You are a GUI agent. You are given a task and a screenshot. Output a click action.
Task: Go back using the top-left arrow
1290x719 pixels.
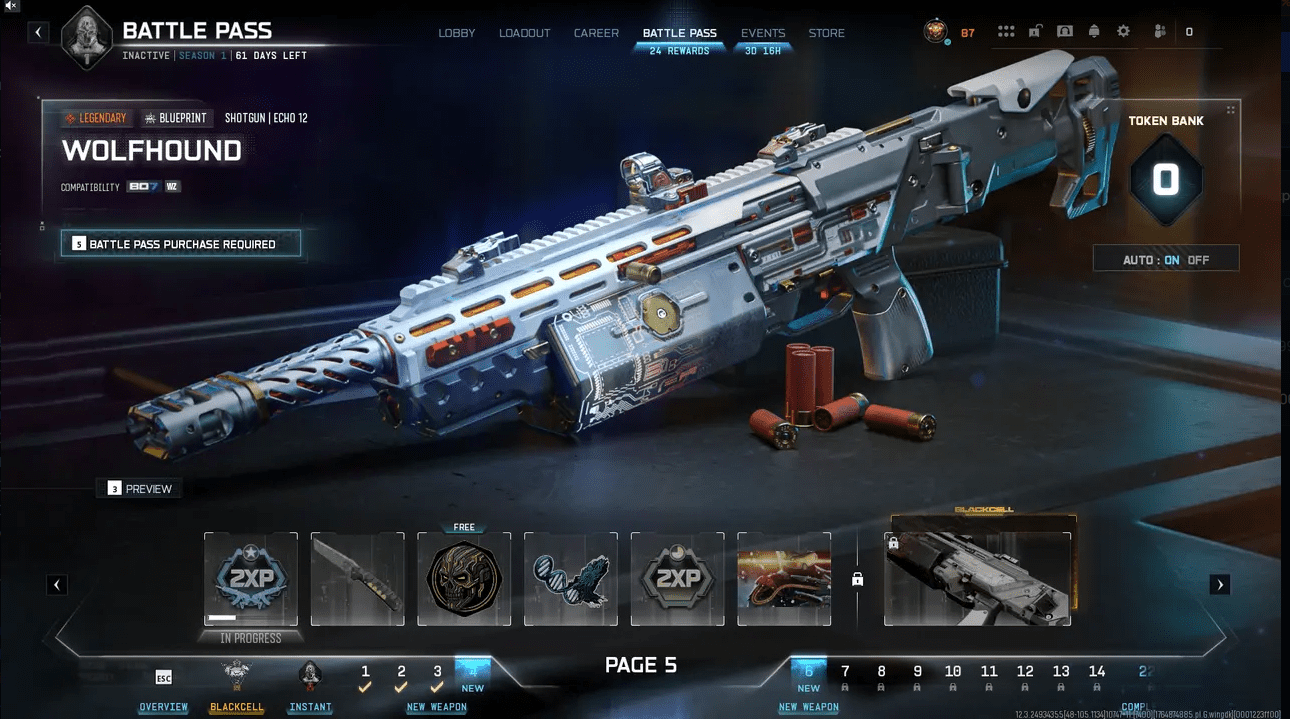point(38,32)
